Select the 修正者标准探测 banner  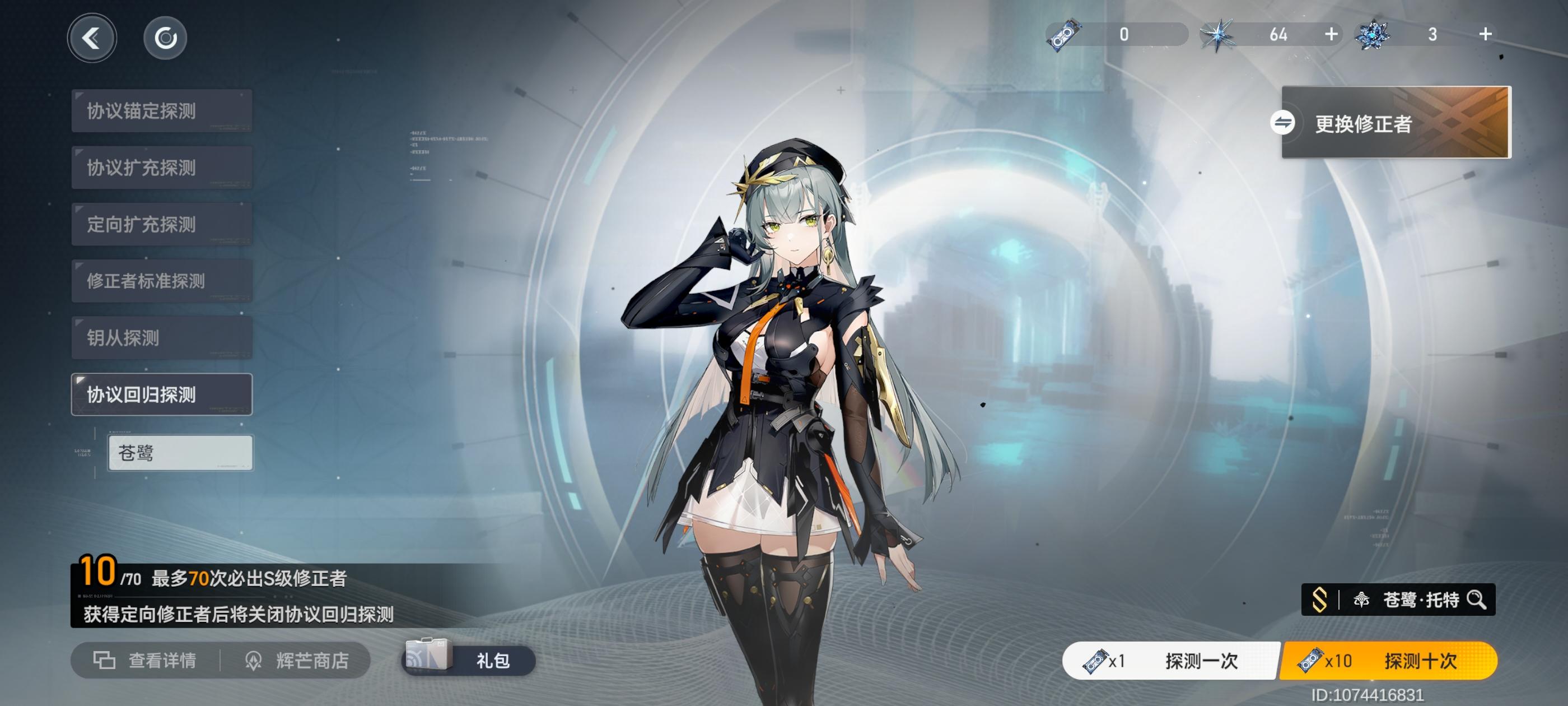[161, 281]
